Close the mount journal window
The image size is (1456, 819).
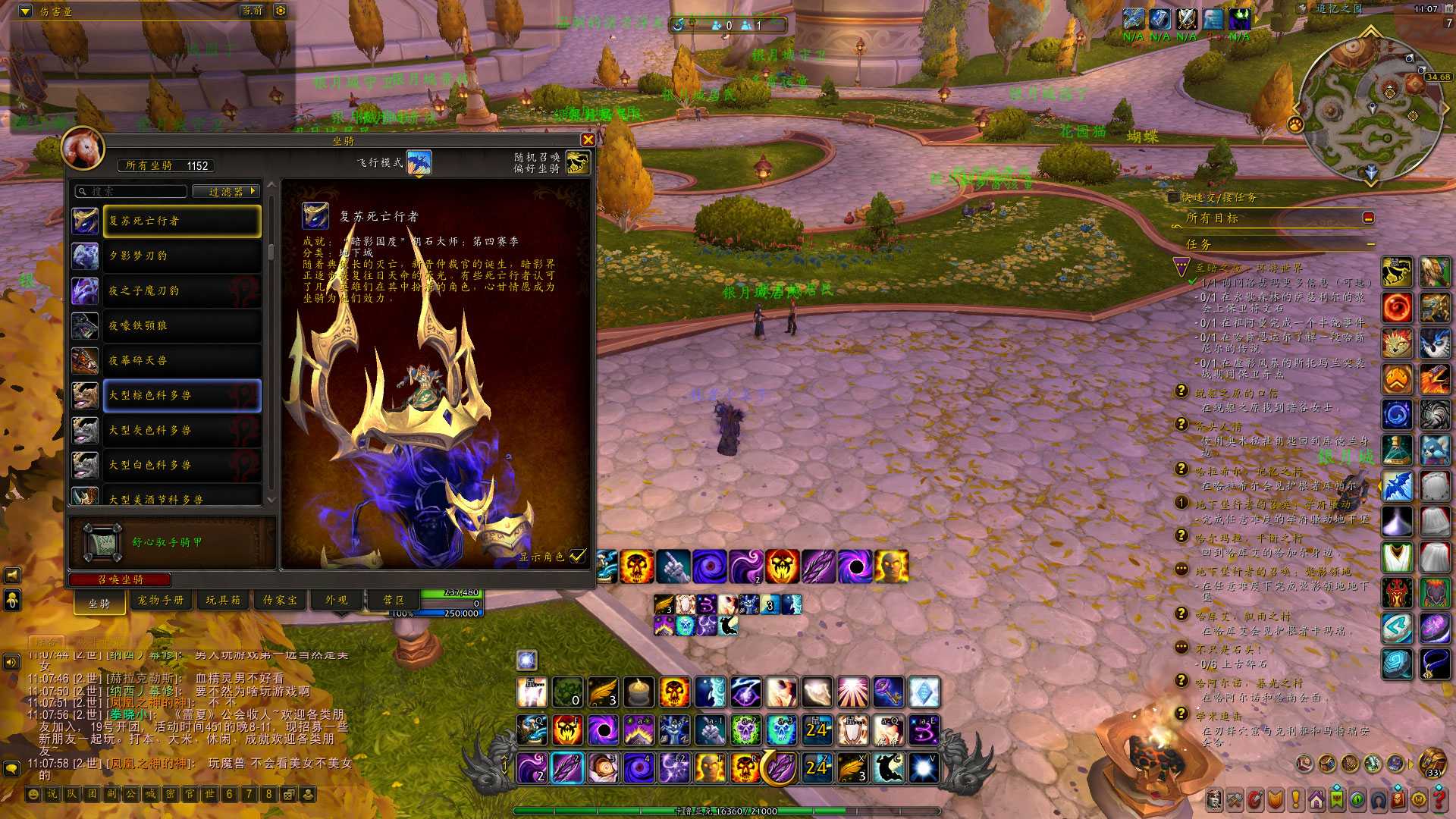[588, 140]
